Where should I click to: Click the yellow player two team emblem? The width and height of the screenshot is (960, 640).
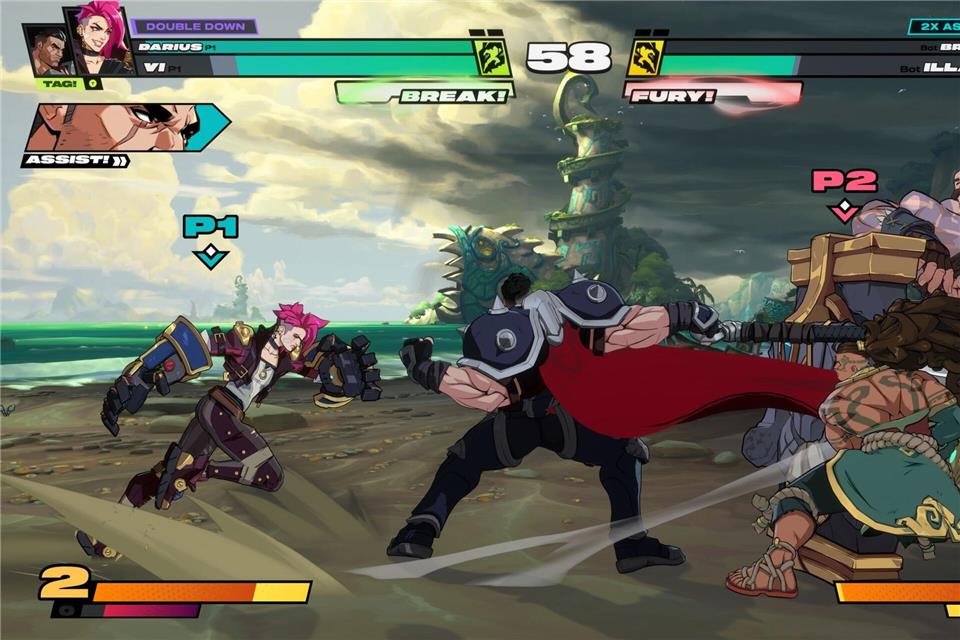(646, 58)
